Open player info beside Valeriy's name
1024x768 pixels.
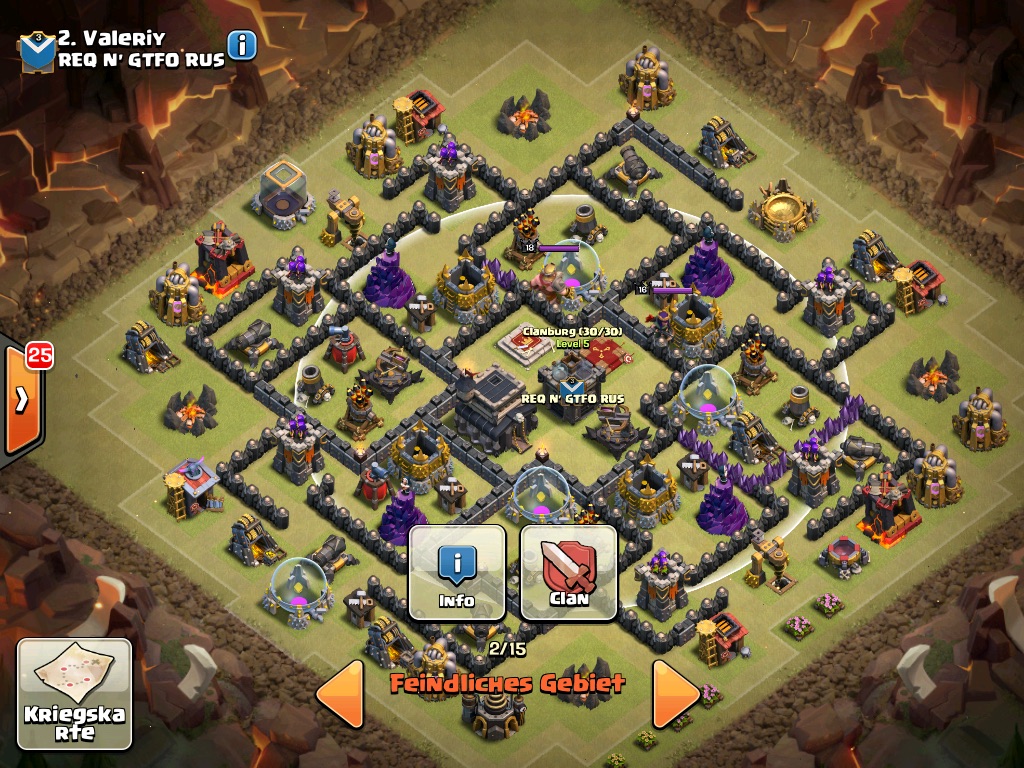[x=242, y=45]
